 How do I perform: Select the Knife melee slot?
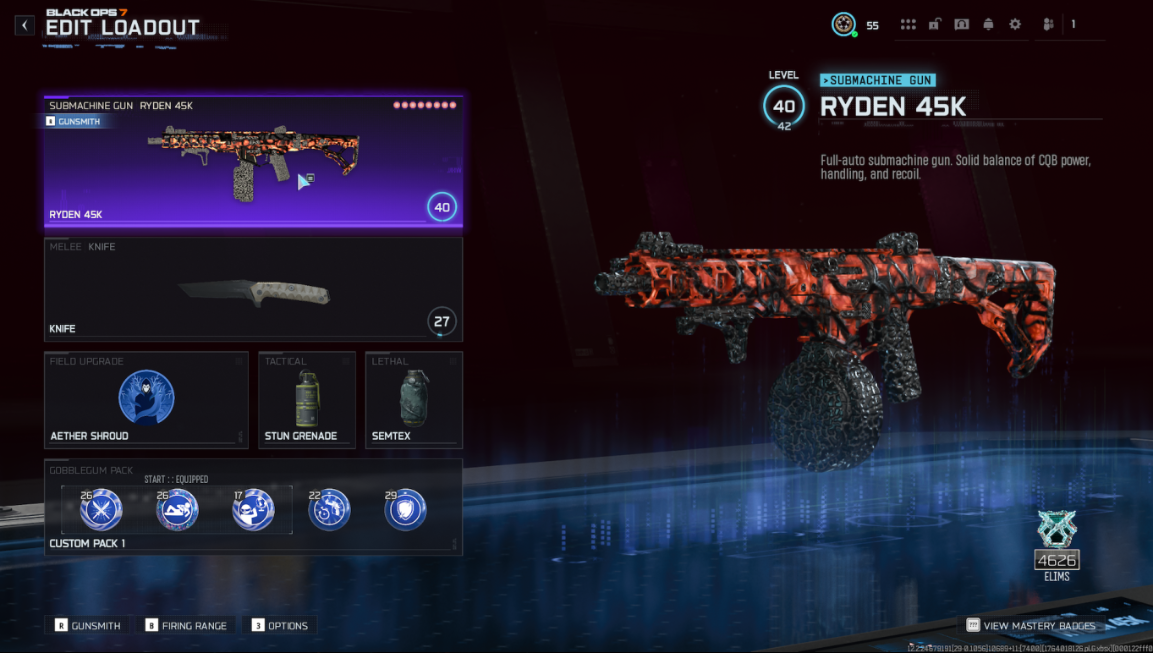point(253,290)
